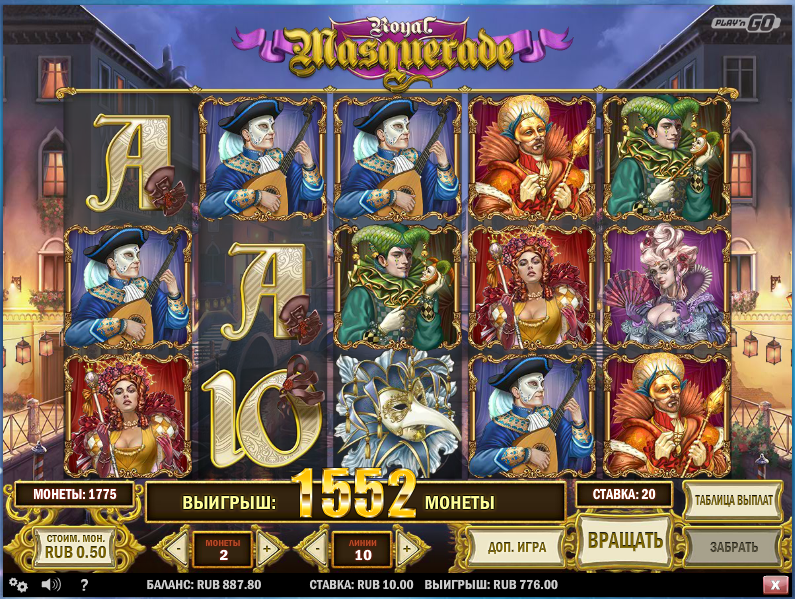Open the gear settings menu

17,585
